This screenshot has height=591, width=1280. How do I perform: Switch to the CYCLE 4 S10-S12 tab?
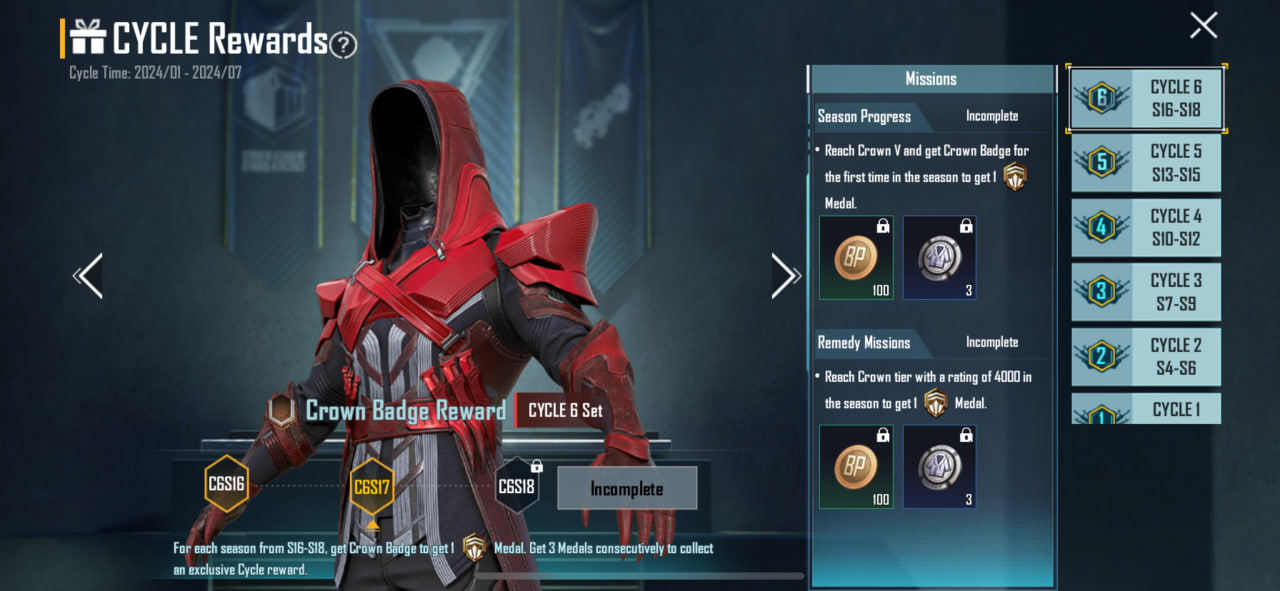1146,228
